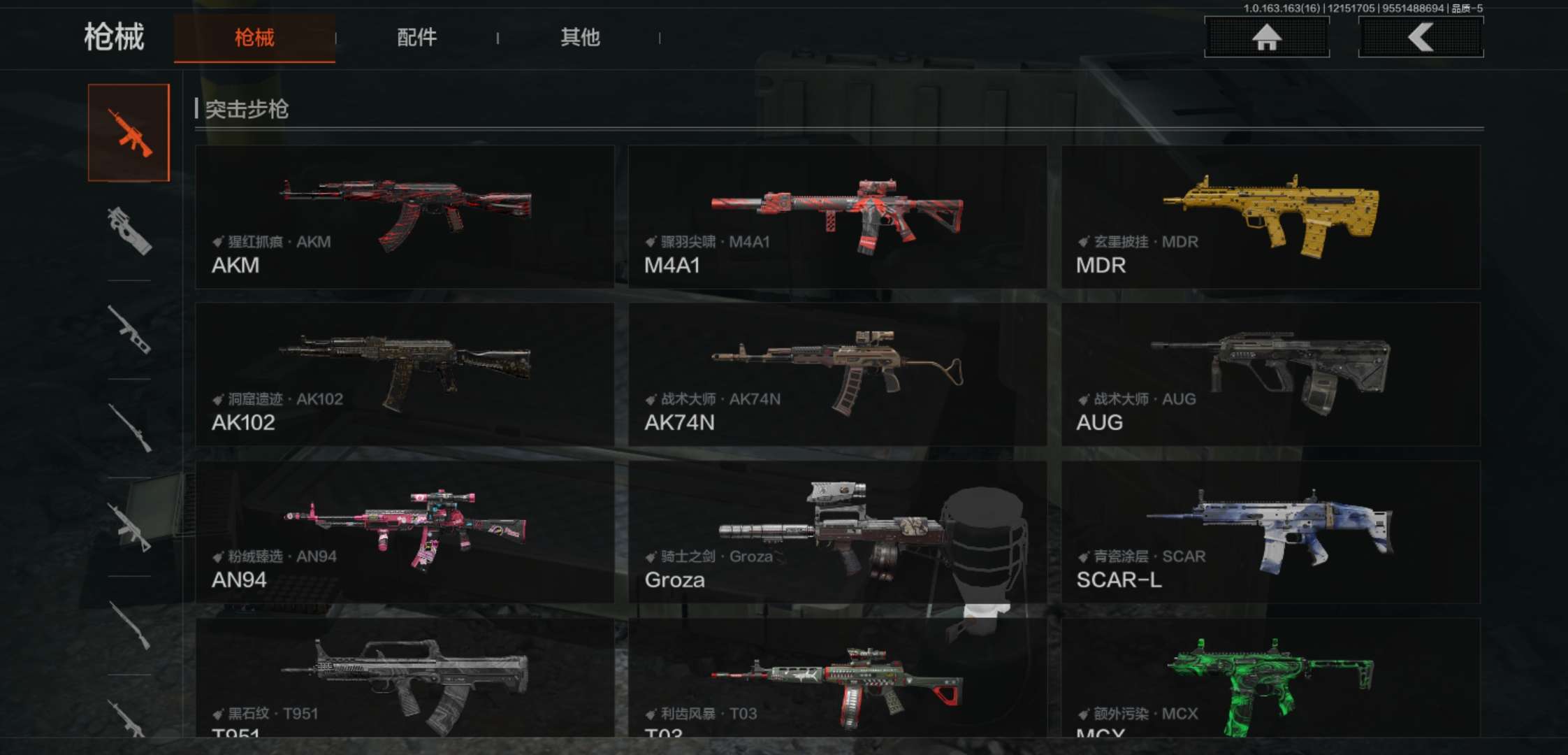The width and height of the screenshot is (1568, 755).
Task: Select the orange assault rifle category icon
Action: point(129,133)
